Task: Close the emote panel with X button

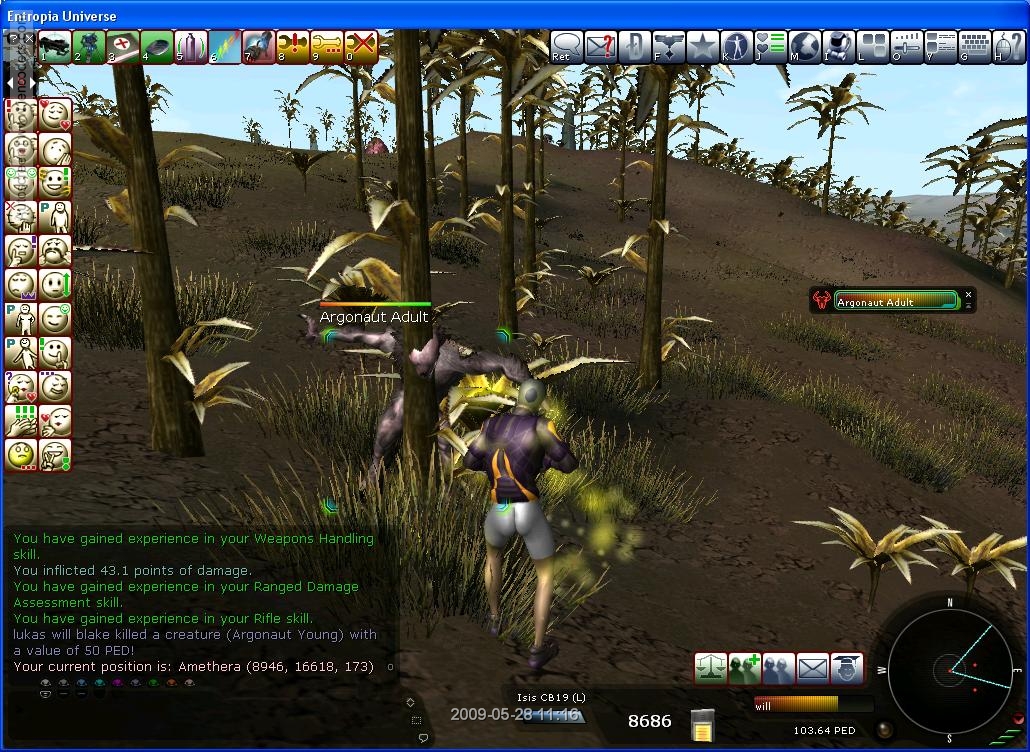Action: 29,42
